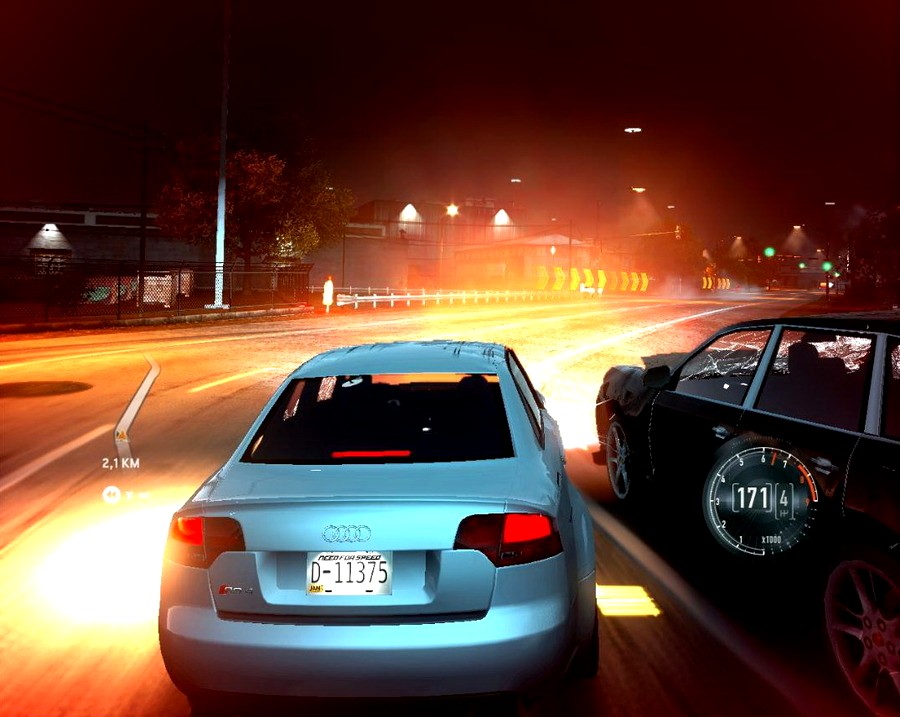The width and height of the screenshot is (900, 717).
Task: Select the rewind reset icon
Action: (110, 493)
